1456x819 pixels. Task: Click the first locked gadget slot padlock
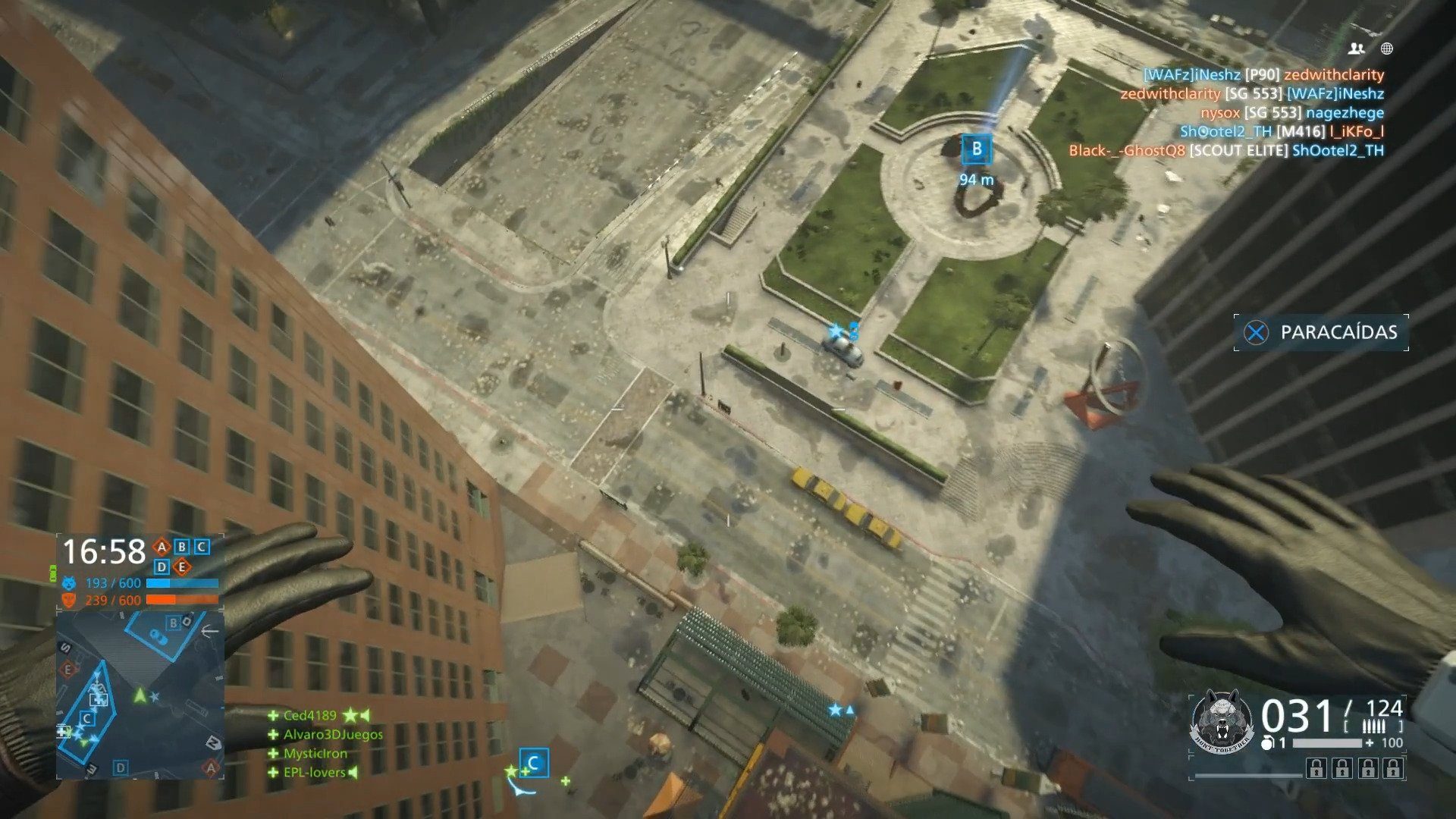(1316, 768)
